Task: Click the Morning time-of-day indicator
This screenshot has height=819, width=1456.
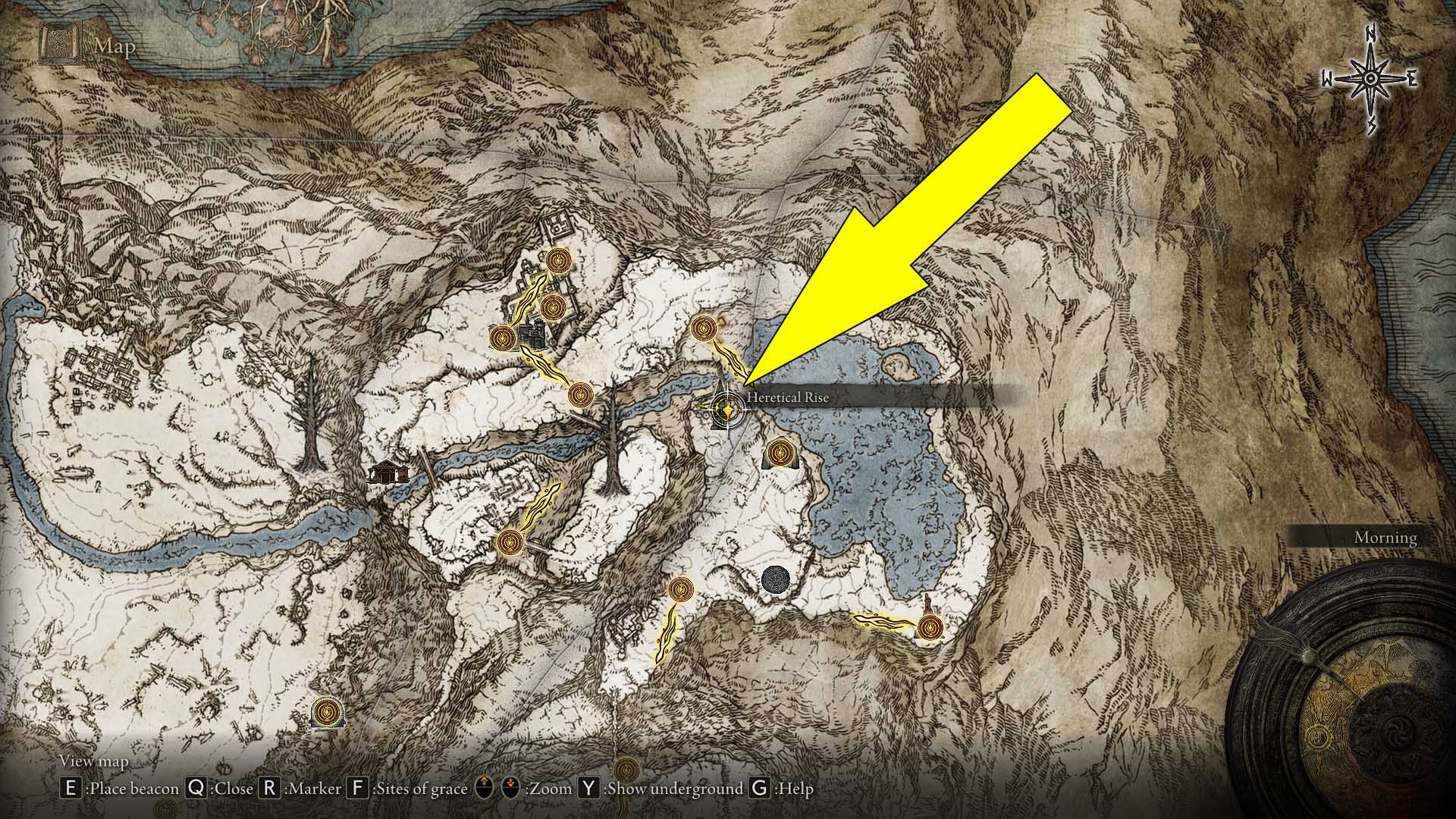Action: point(1385,536)
